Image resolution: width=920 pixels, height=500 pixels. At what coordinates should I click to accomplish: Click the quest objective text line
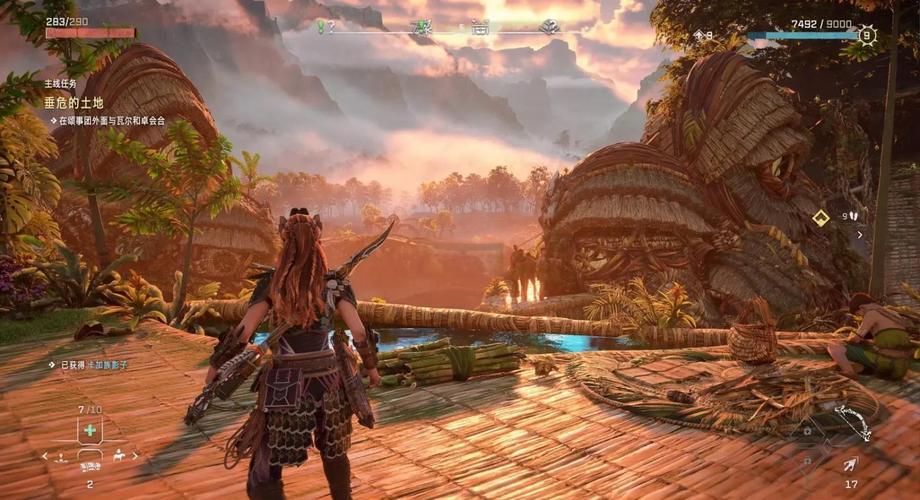pos(110,121)
